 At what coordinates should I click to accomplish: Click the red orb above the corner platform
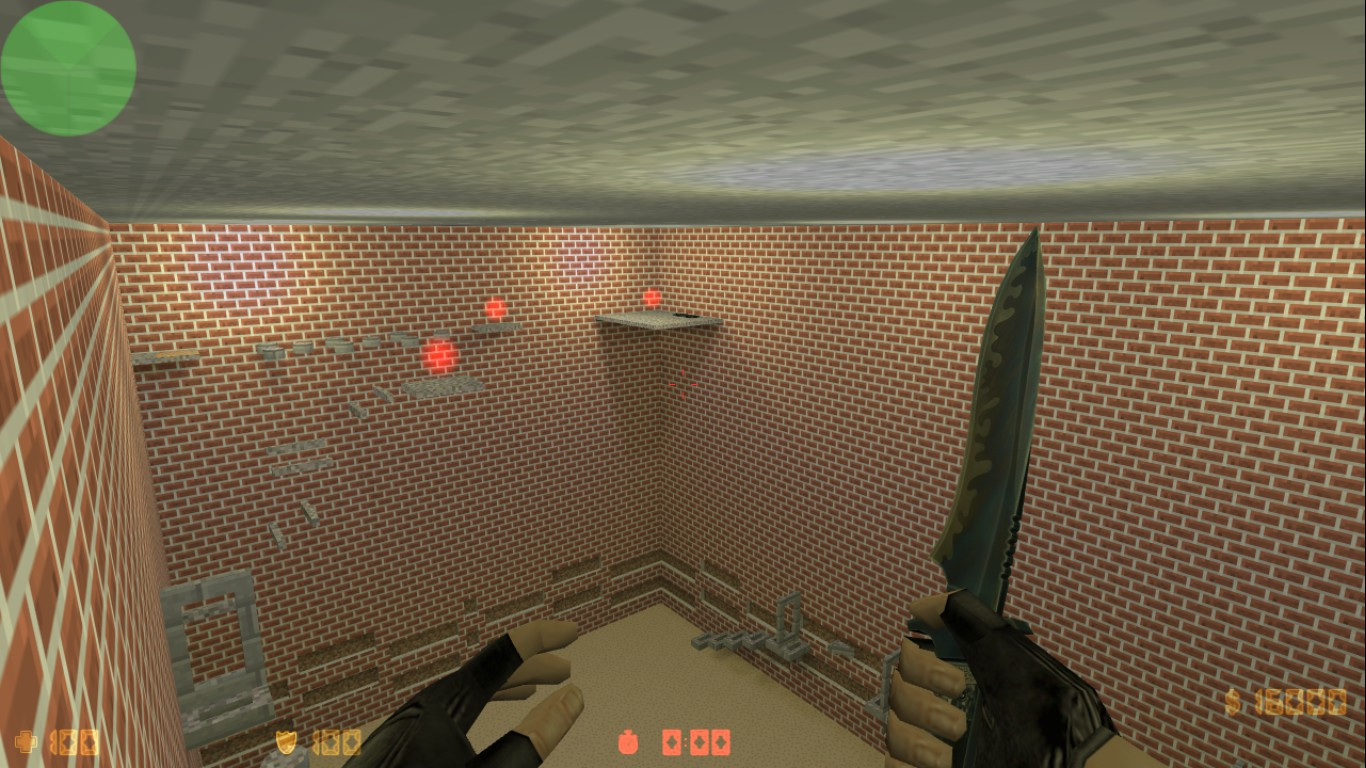651,298
